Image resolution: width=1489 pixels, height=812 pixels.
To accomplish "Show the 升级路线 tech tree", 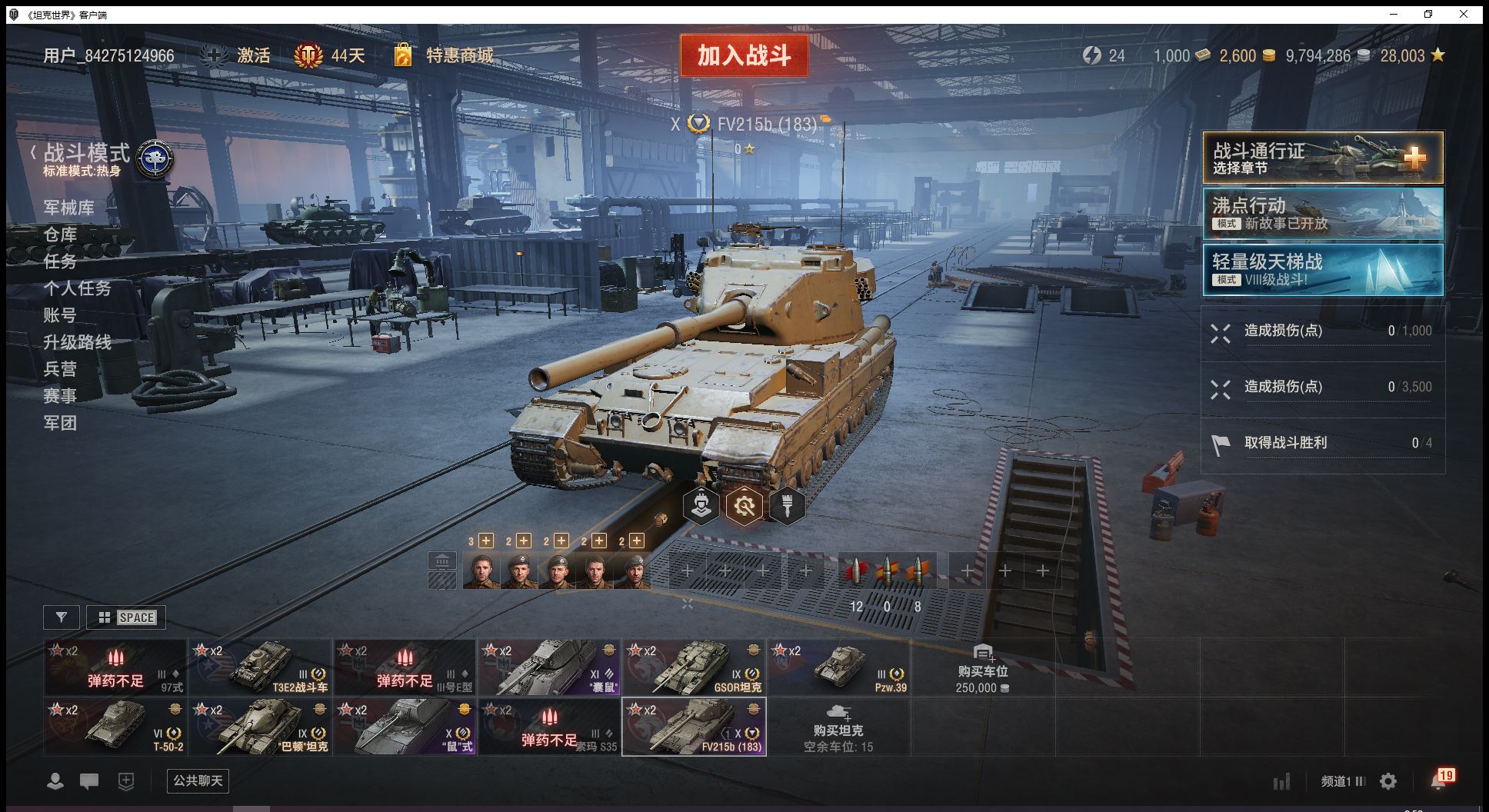I will pyautogui.click(x=78, y=342).
